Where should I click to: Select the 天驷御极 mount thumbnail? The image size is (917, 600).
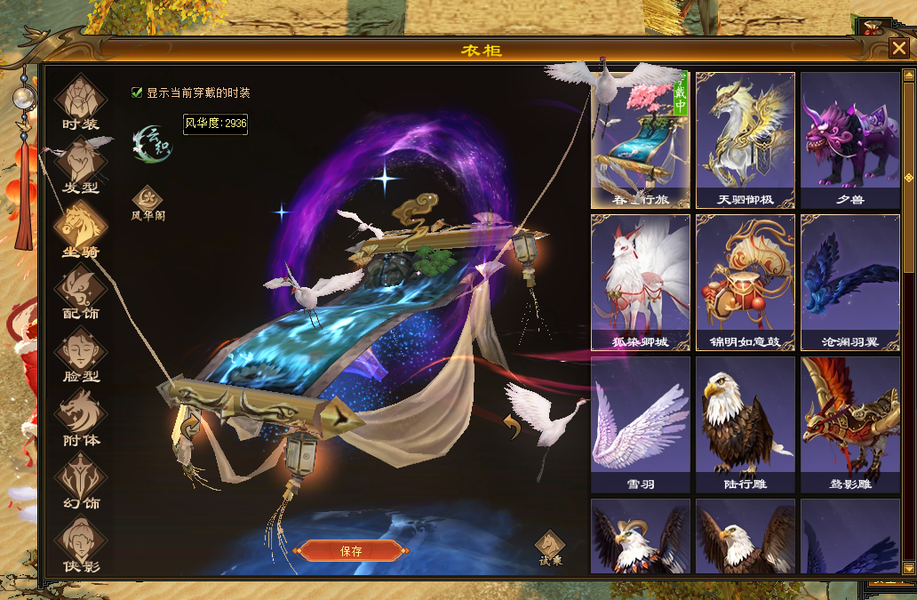[x=745, y=140]
